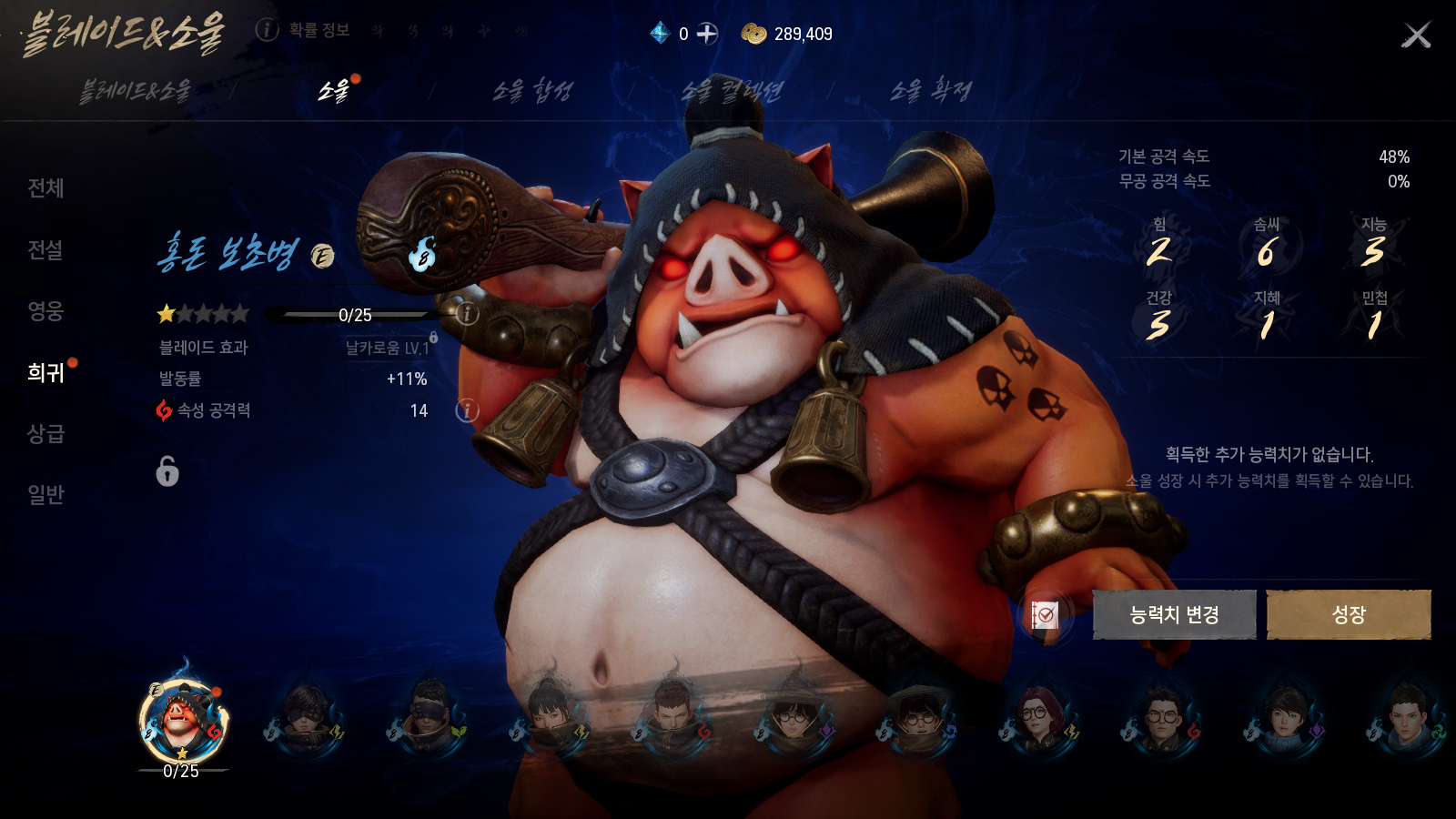Open info icon beside 속성 공격력

[x=467, y=410]
